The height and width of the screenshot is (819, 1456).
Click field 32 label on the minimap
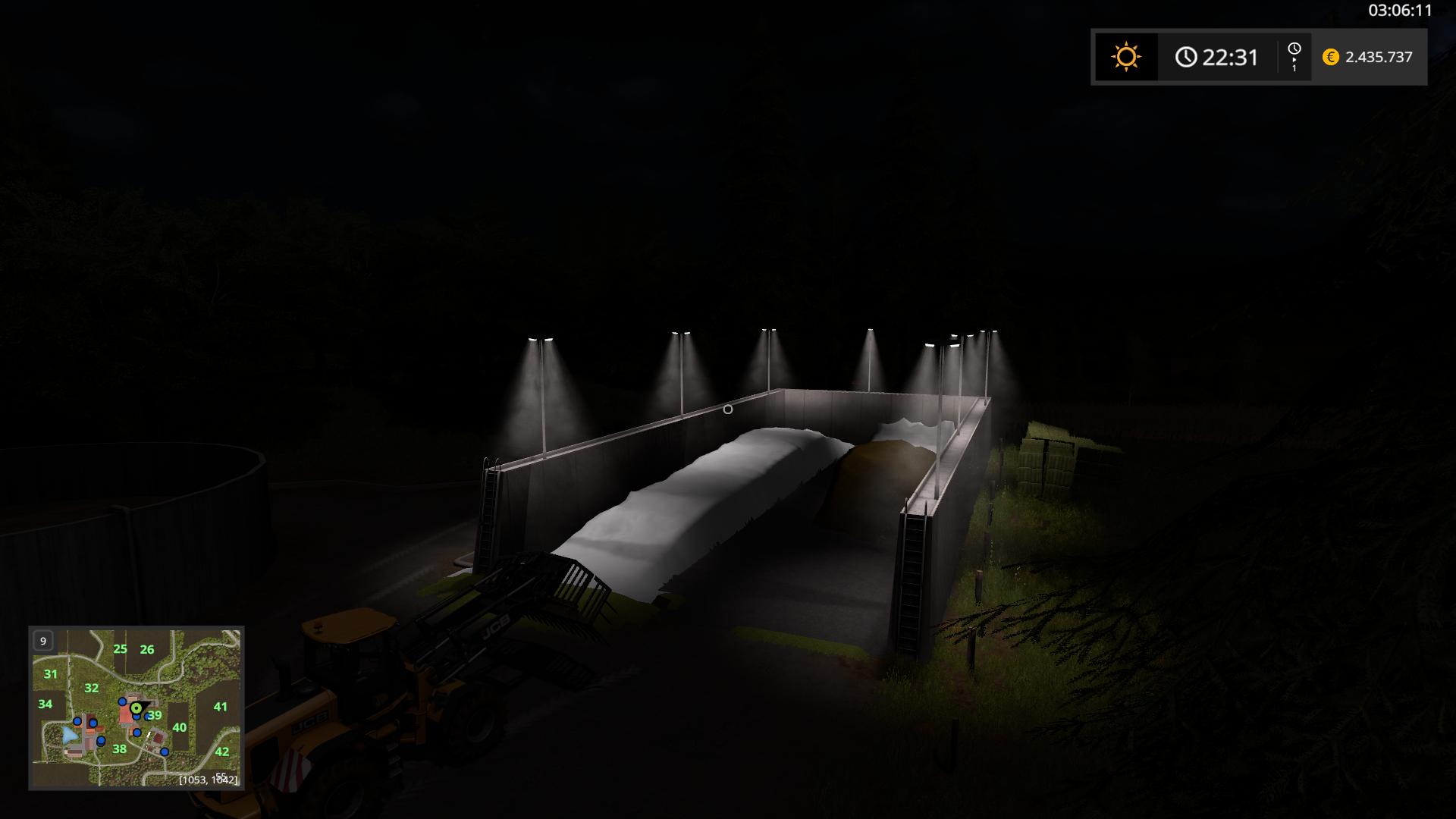(x=92, y=688)
